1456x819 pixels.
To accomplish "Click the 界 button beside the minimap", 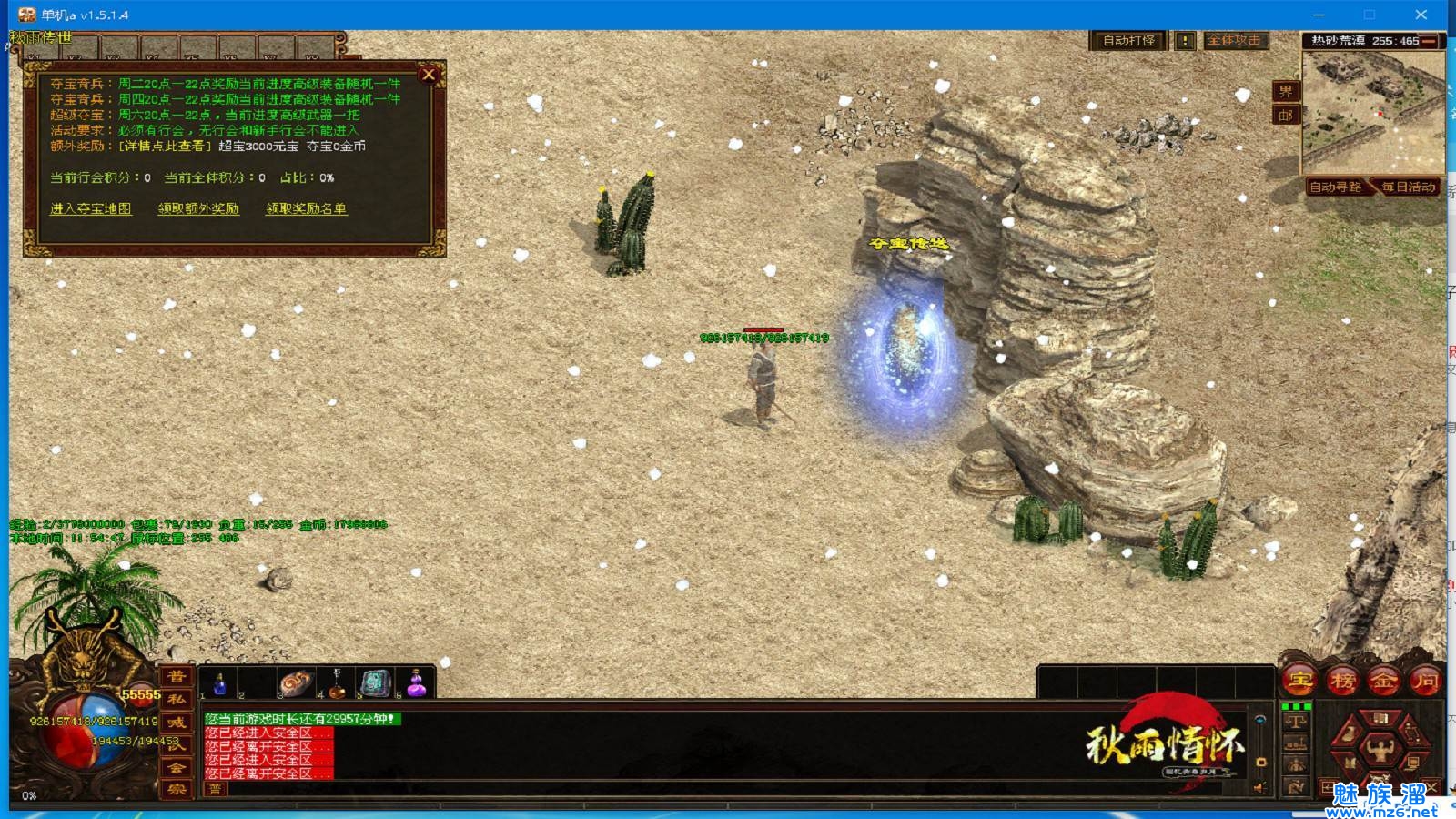I will (1285, 91).
